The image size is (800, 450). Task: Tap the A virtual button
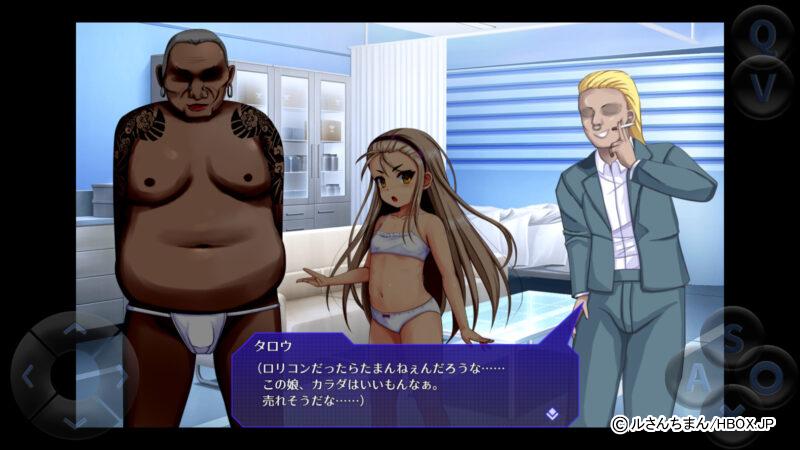pos(697,378)
